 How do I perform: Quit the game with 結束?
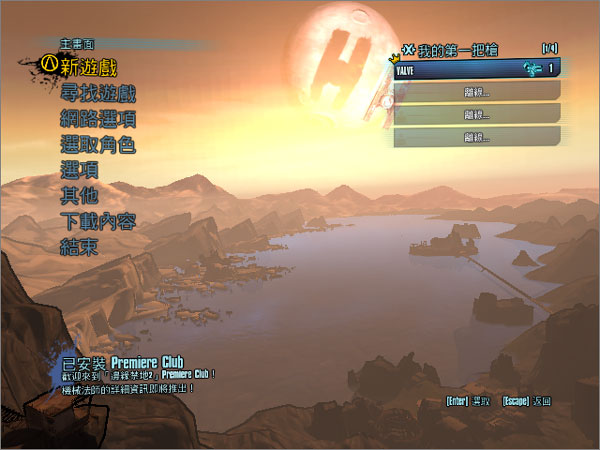point(79,247)
